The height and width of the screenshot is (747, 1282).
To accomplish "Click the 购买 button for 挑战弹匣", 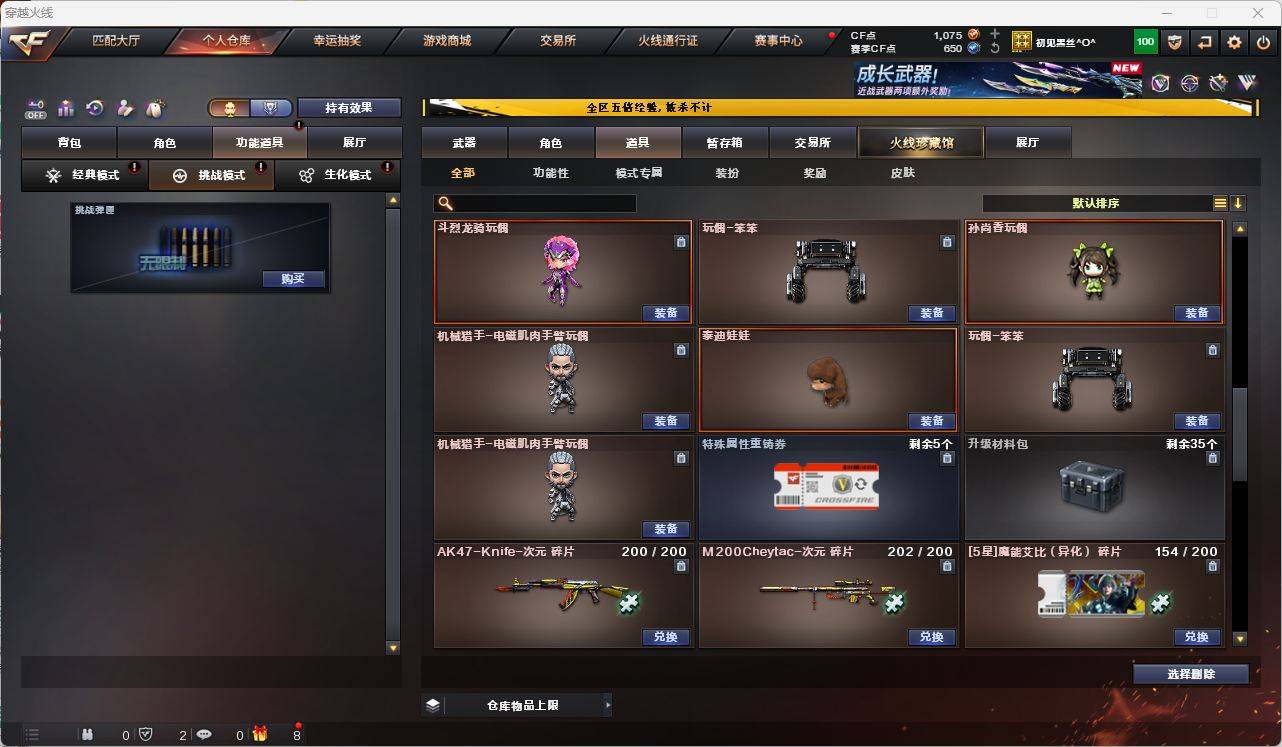I will point(291,279).
